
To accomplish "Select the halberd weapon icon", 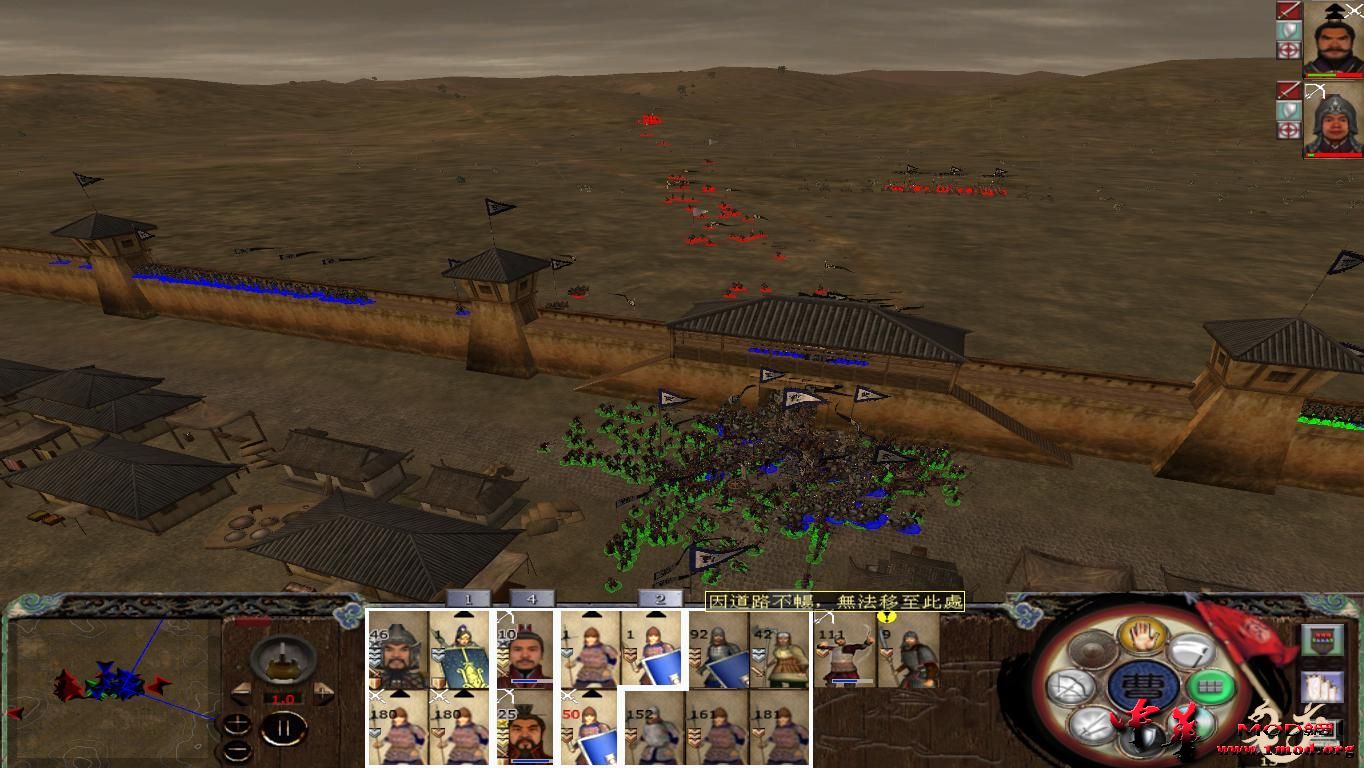I will point(1190,651).
